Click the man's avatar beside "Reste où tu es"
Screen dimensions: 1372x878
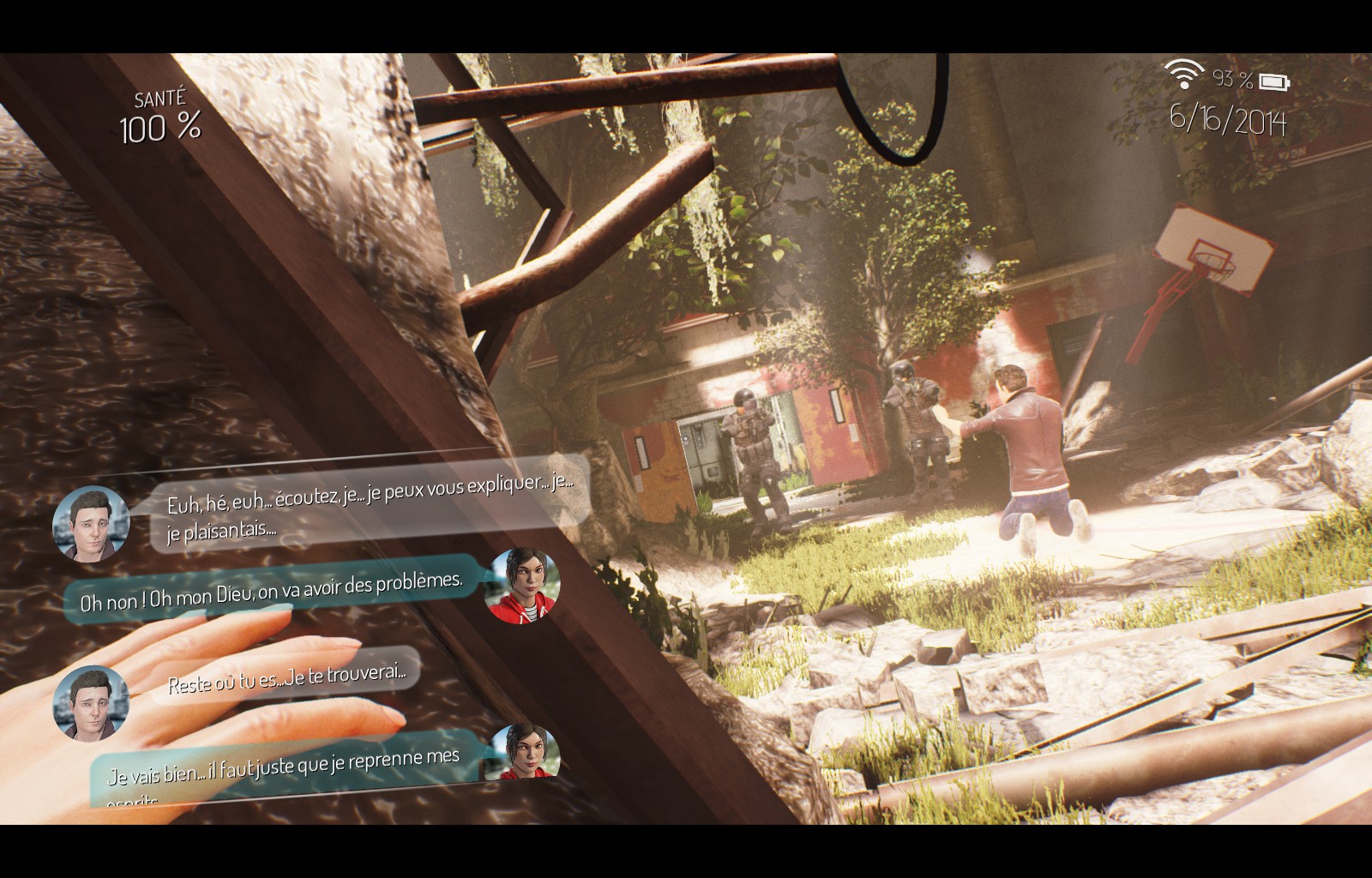pyautogui.click(x=90, y=701)
